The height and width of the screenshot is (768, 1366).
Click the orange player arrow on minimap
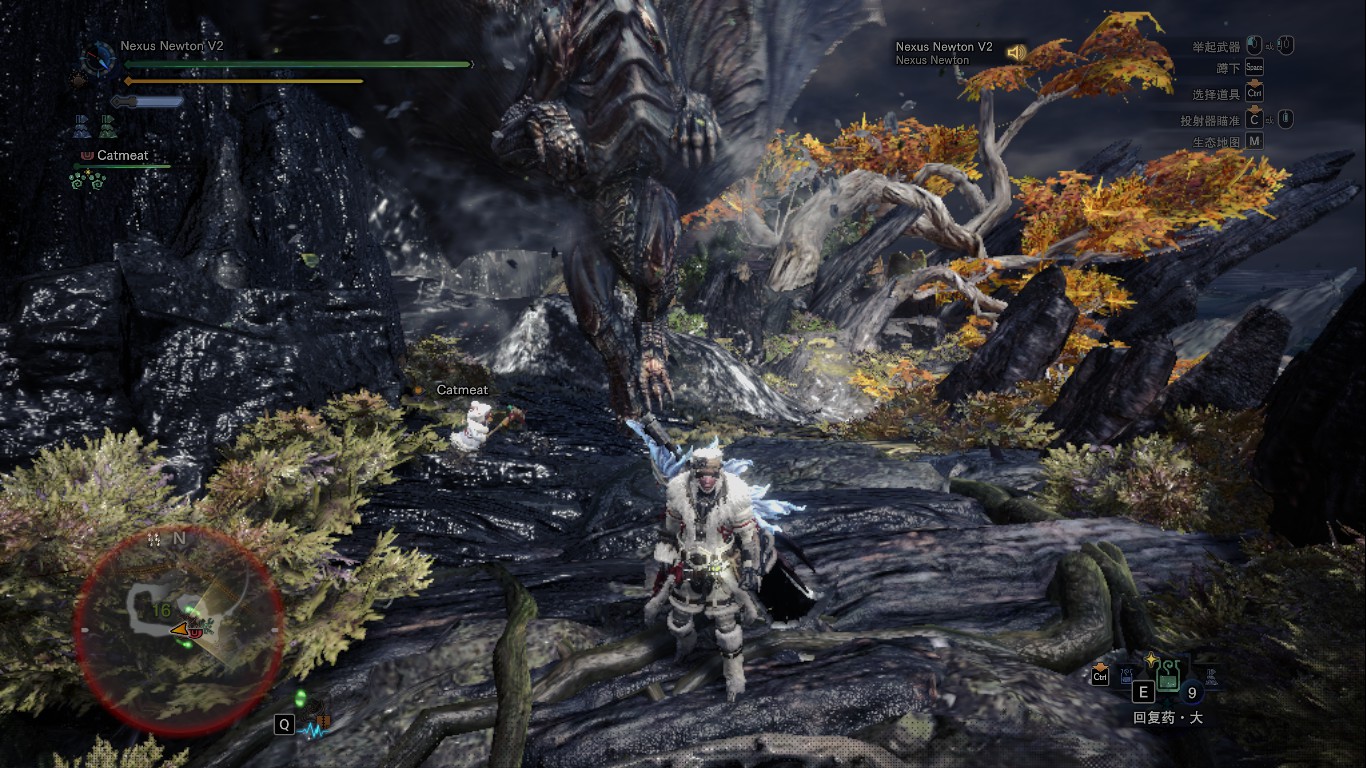tap(180, 629)
